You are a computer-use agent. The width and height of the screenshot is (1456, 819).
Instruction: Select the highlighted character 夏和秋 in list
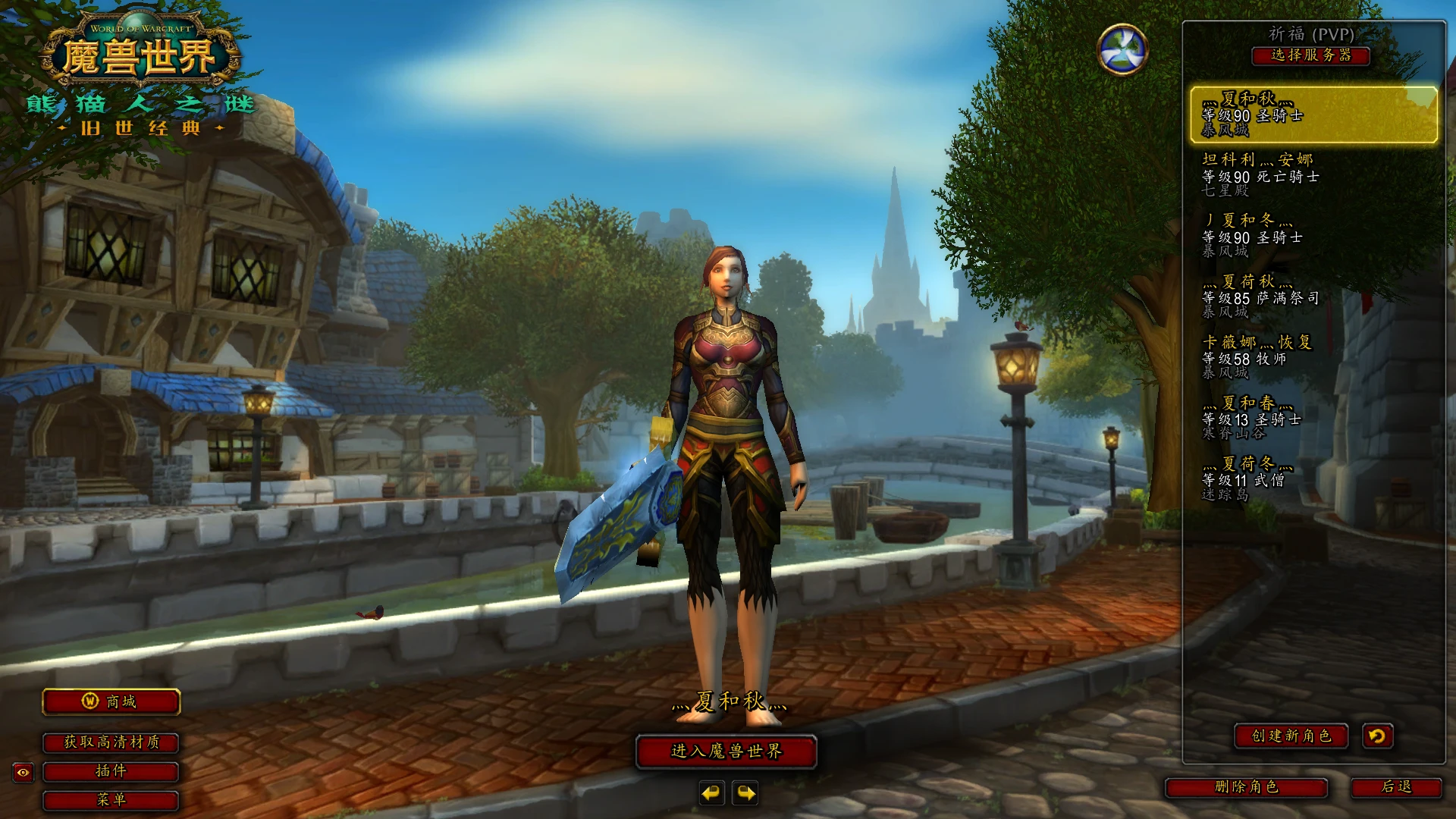tap(1313, 115)
